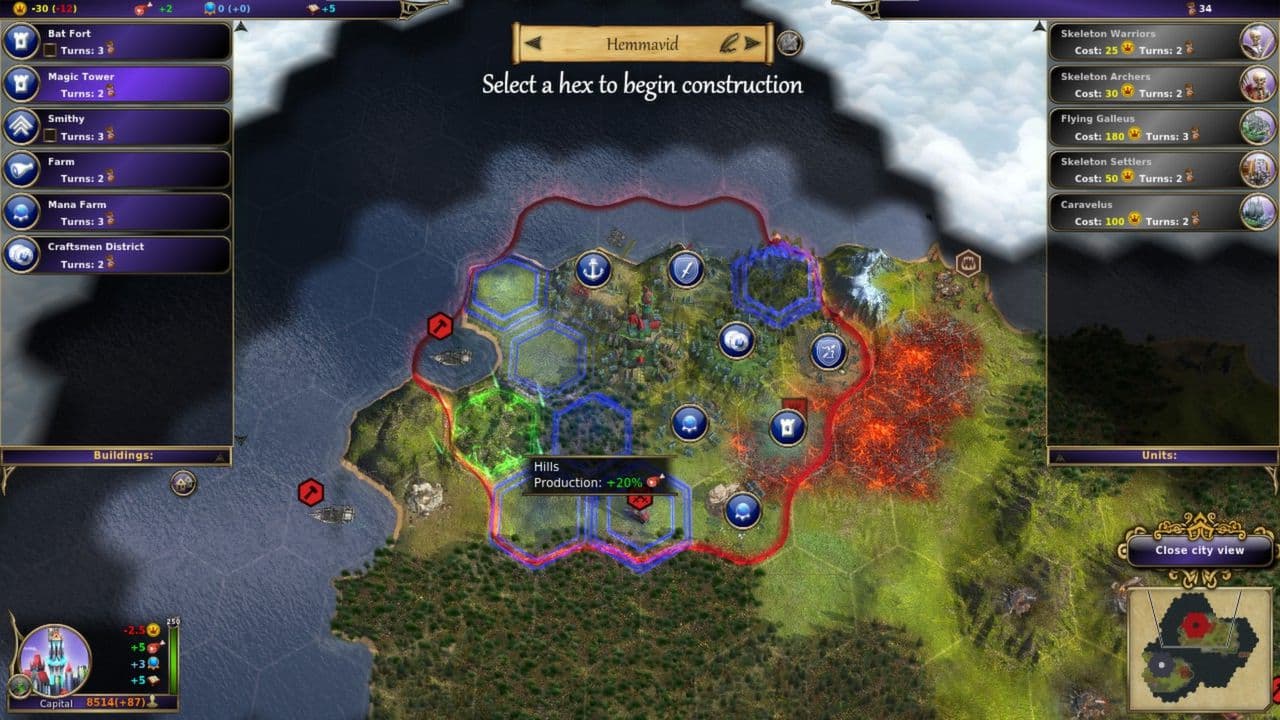Pick the Mana Farm building entry
The image size is (1280, 720).
pyautogui.click(x=117, y=212)
